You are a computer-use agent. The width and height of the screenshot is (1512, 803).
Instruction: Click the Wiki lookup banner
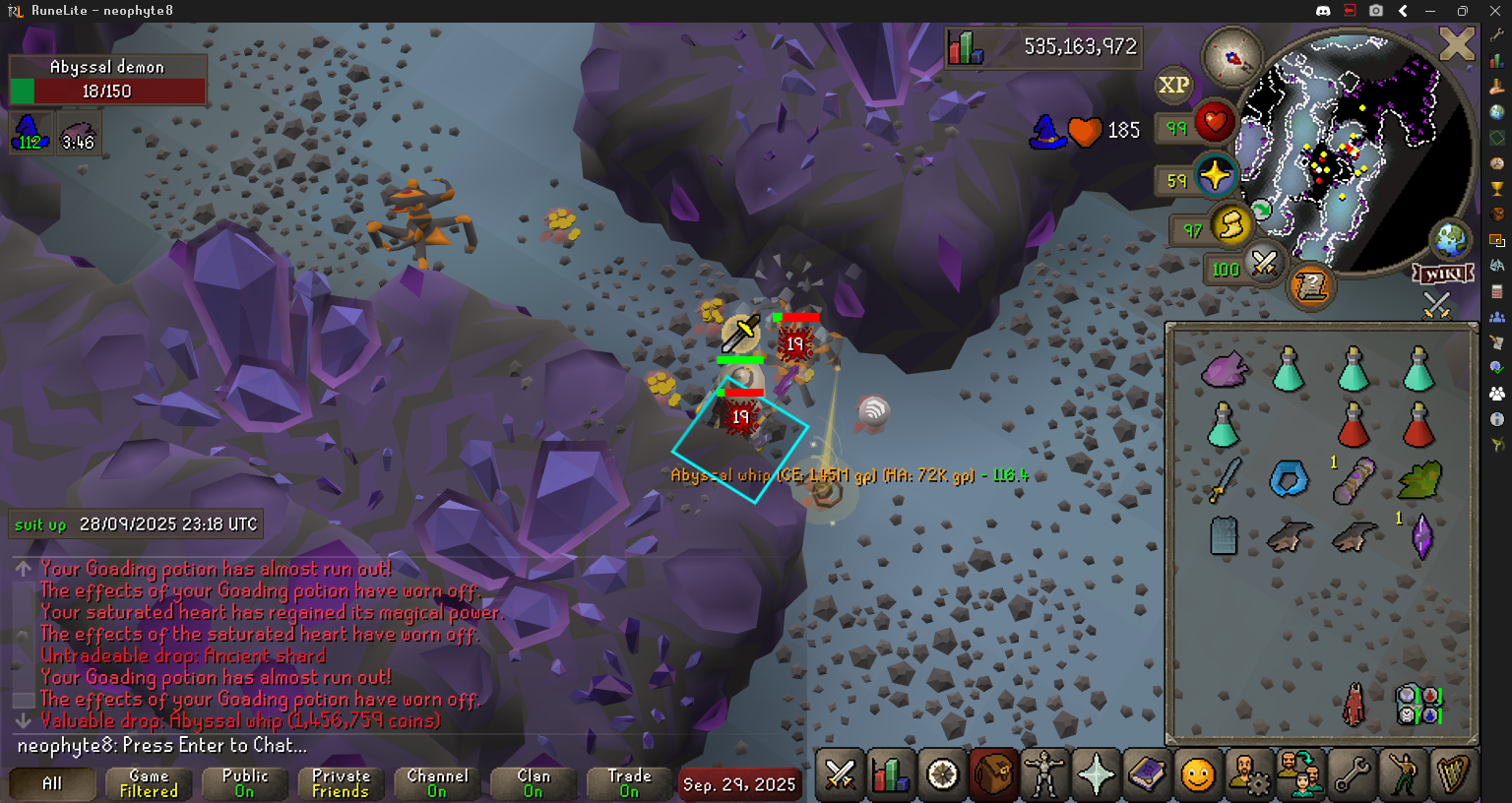point(1443,274)
